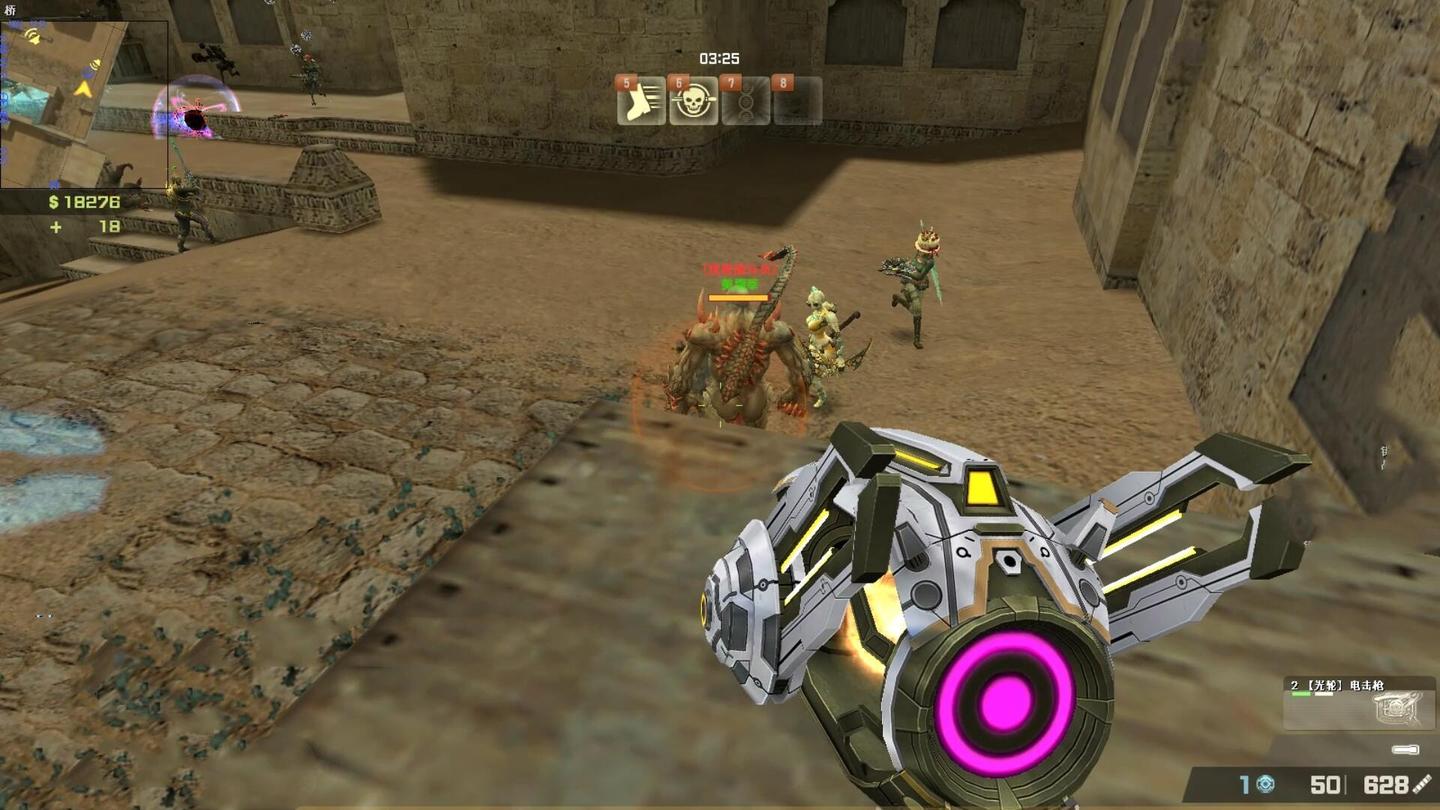1440x810 pixels.
Task: Click the radar minimap
Action: click(x=83, y=104)
